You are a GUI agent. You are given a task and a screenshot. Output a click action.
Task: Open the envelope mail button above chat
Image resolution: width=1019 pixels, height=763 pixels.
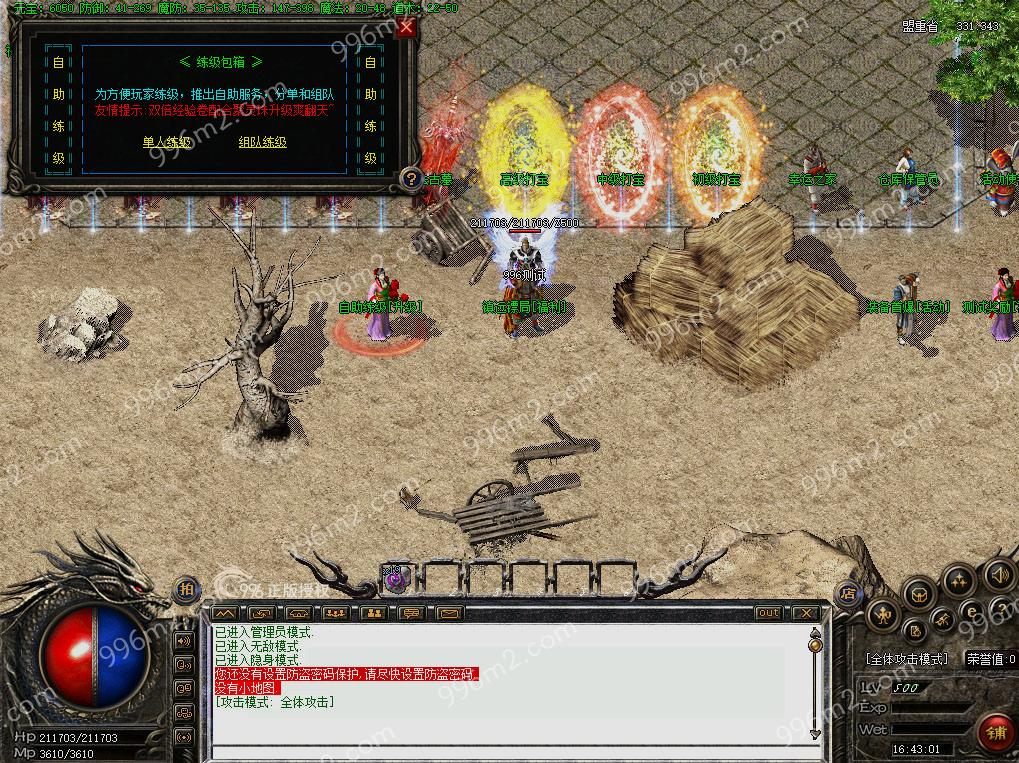(450, 612)
